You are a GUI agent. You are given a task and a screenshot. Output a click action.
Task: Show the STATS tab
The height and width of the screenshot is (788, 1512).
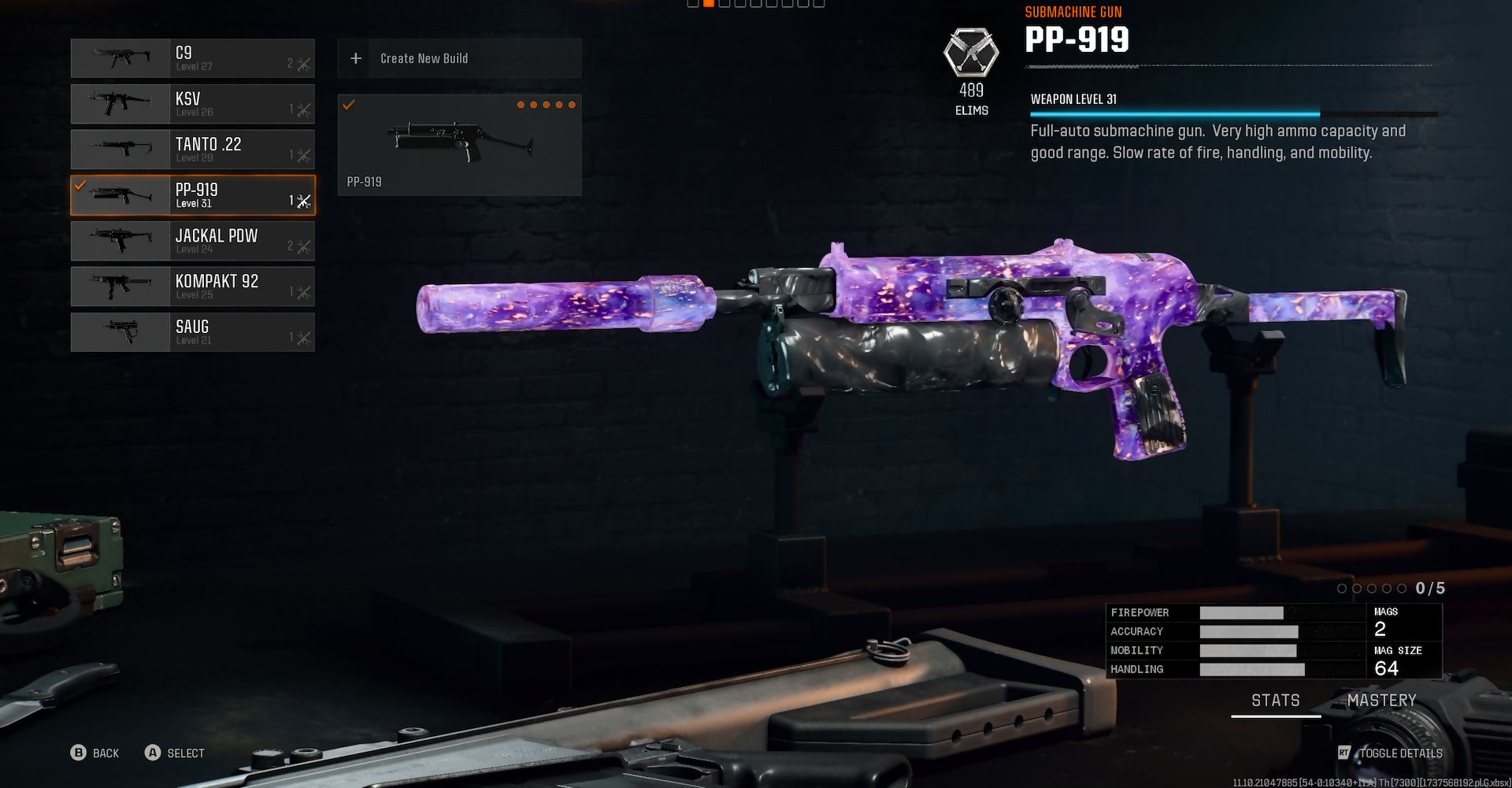pyautogui.click(x=1276, y=700)
